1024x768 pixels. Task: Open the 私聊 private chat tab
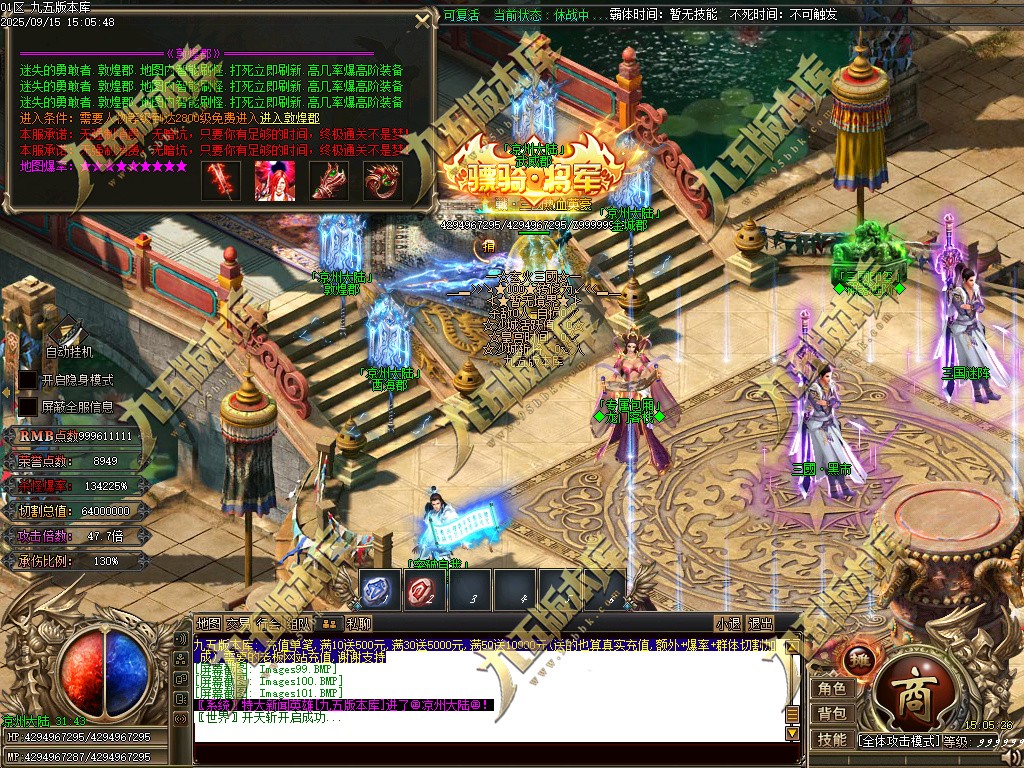point(359,624)
